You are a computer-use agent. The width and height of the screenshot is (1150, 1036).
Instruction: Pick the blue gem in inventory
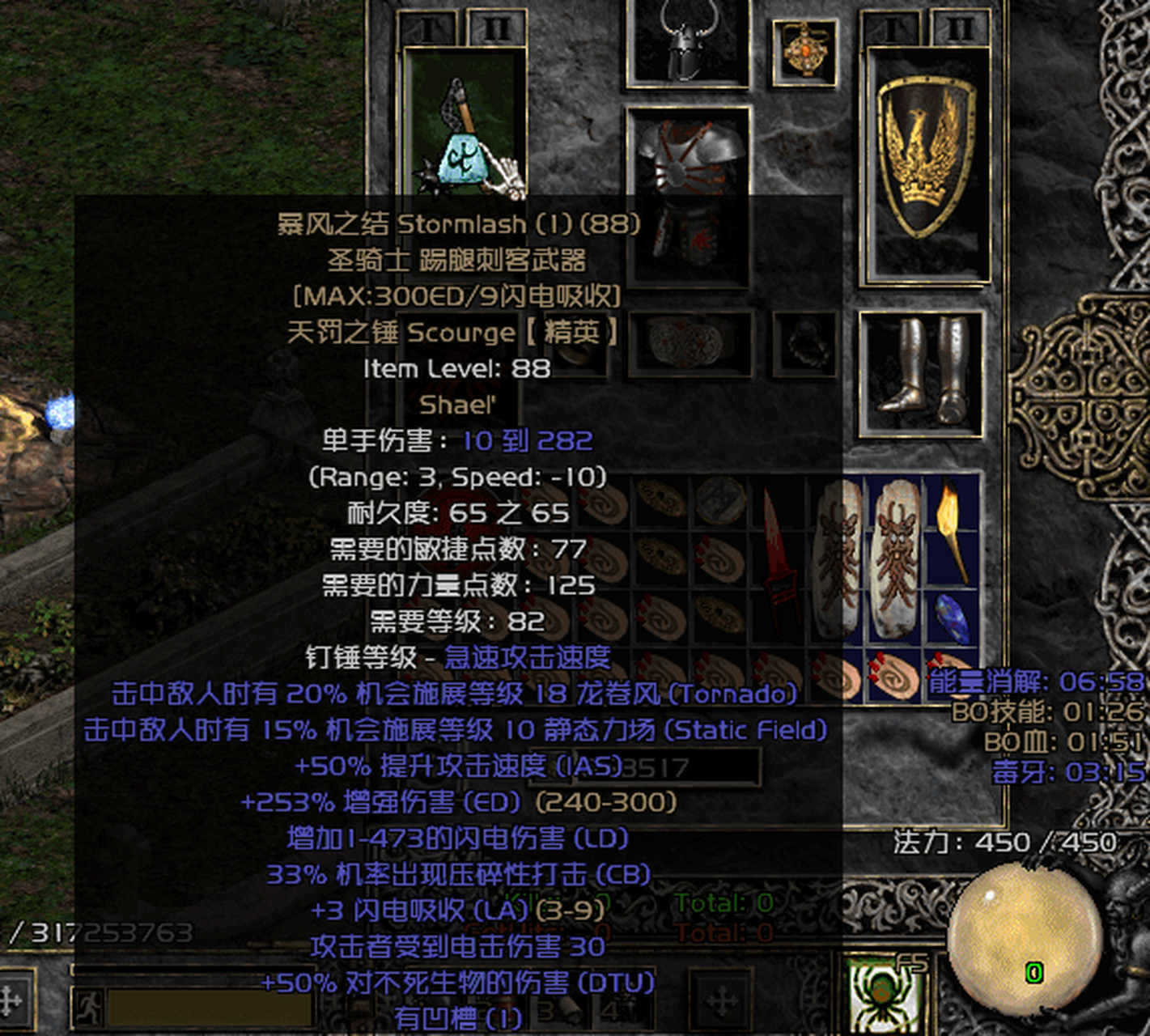951,617
